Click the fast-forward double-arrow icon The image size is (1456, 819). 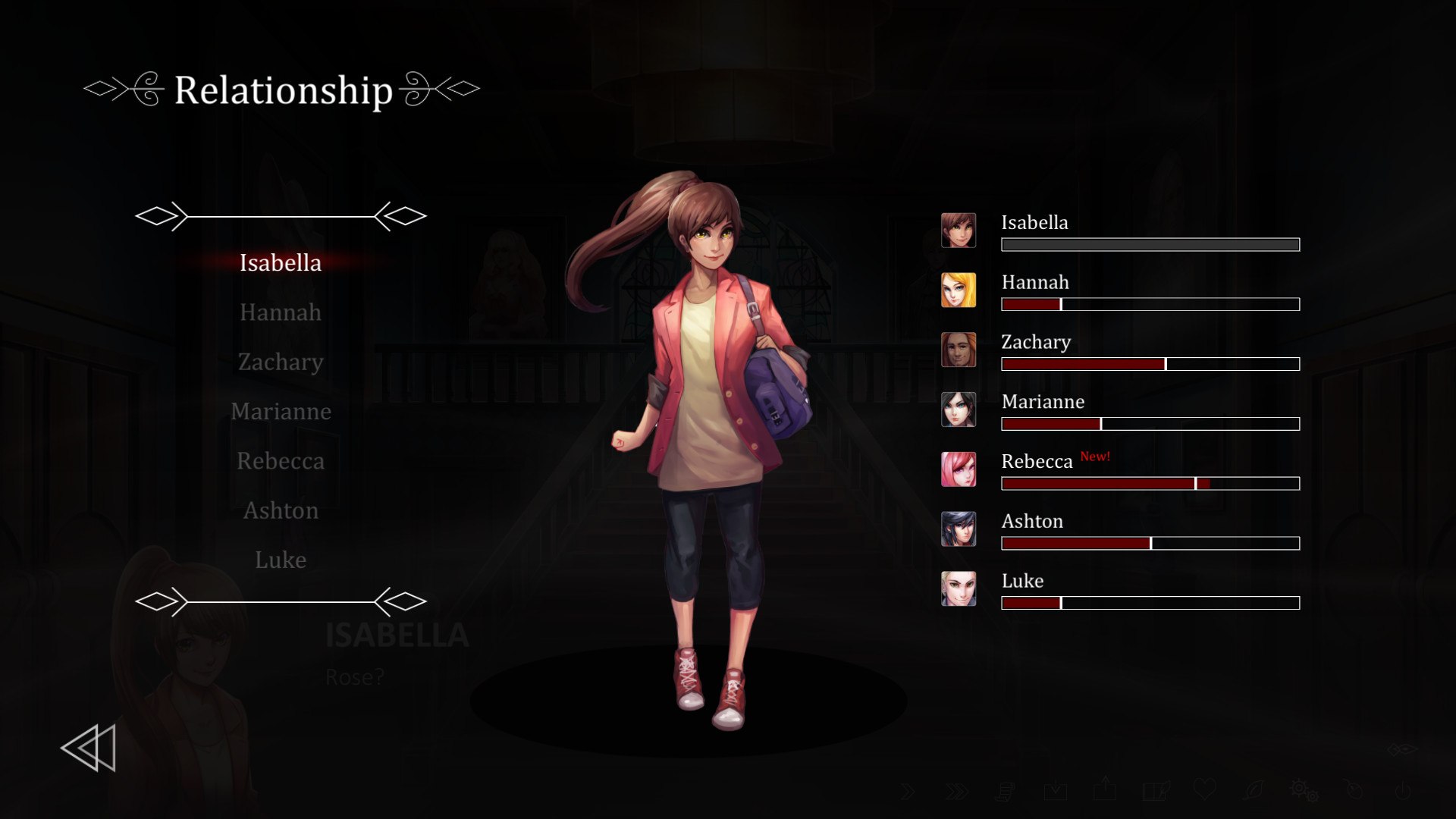coord(955,791)
